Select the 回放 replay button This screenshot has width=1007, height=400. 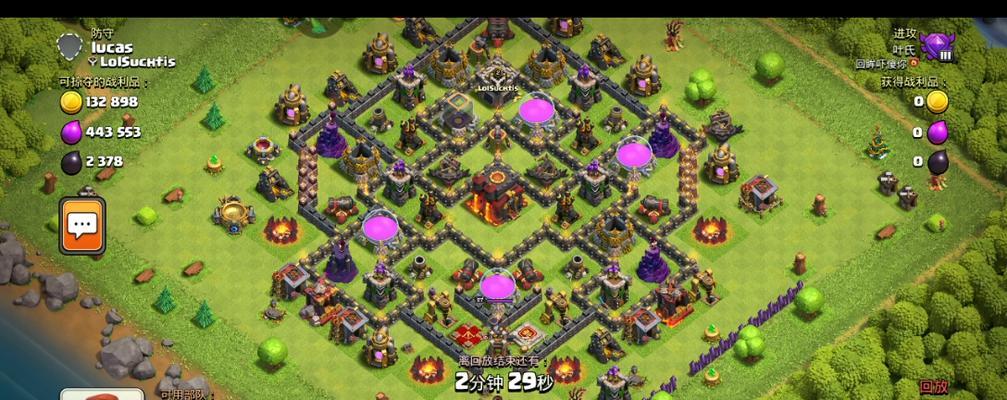[x=934, y=387]
